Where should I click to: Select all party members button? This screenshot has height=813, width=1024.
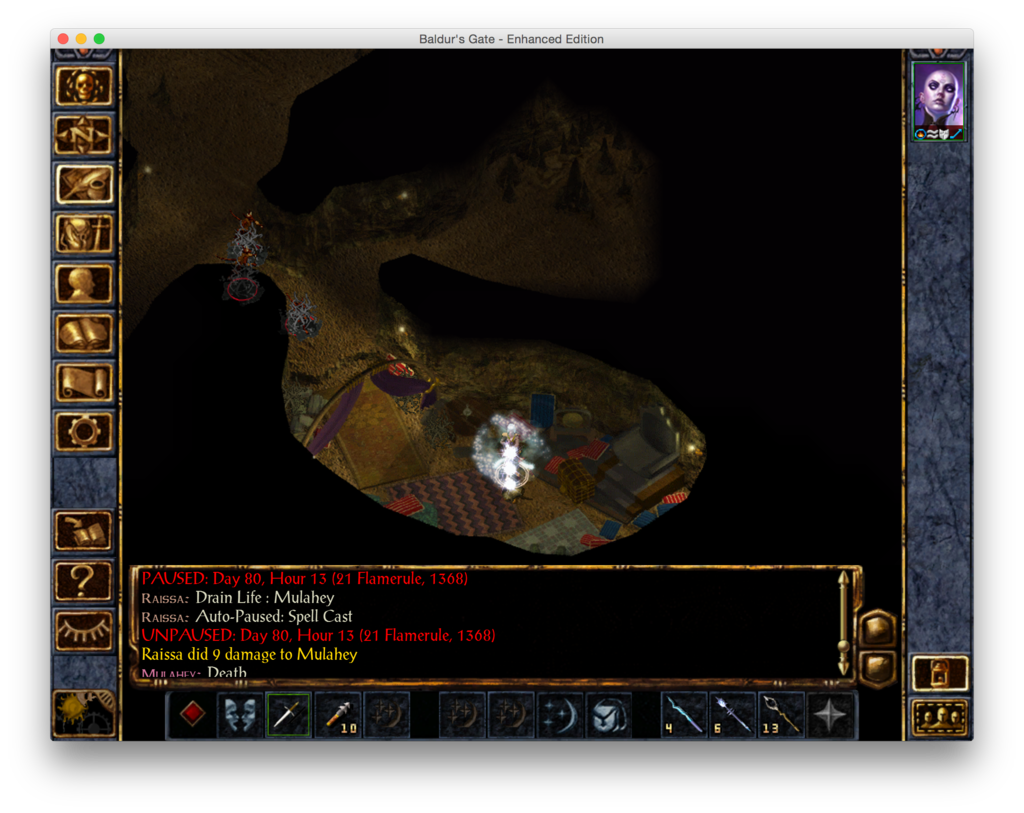(x=940, y=716)
